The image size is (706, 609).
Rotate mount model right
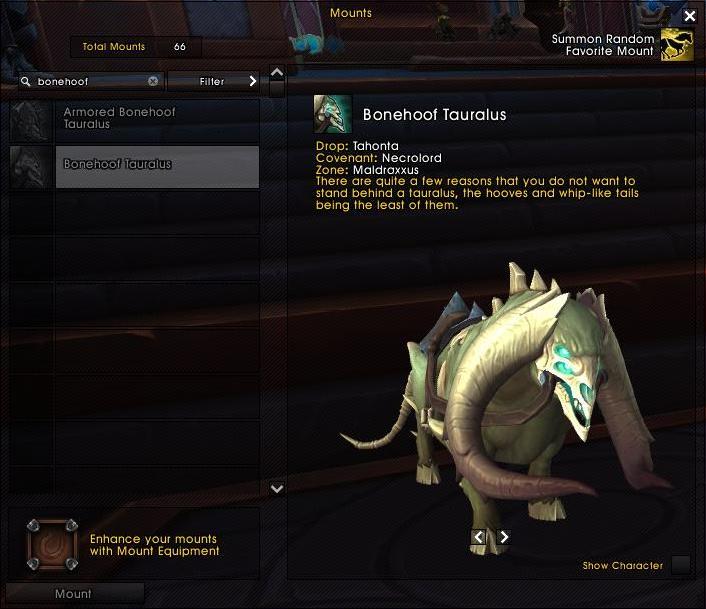coord(504,537)
